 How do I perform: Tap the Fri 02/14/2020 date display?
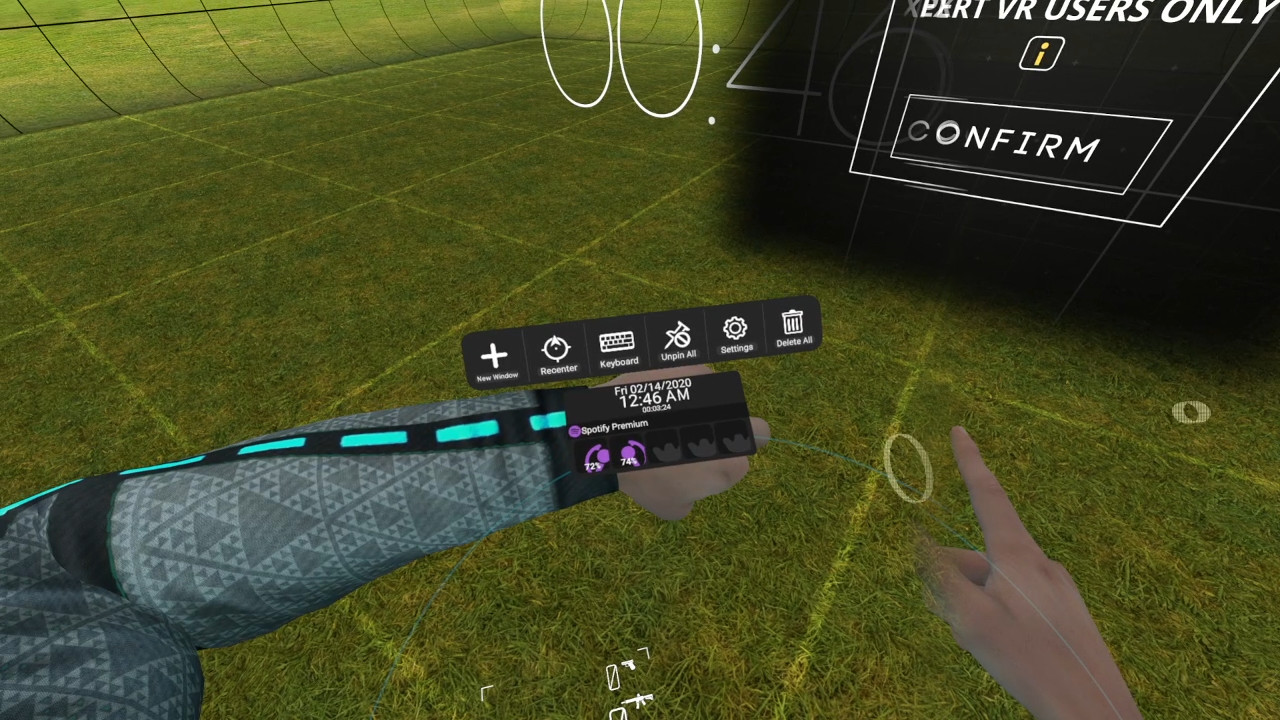click(x=653, y=386)
